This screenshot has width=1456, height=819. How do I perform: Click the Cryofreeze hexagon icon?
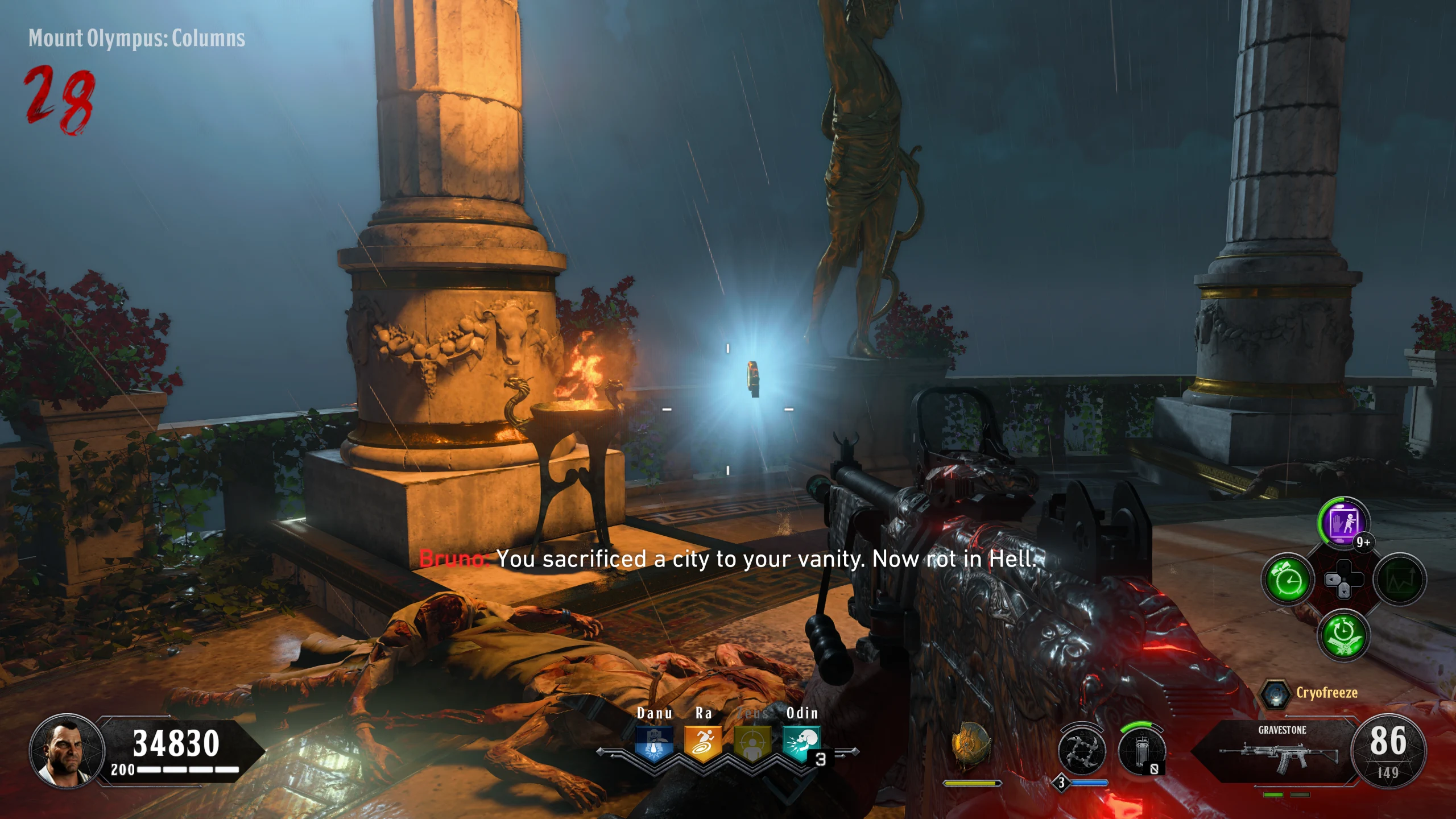click(1275, 694)
